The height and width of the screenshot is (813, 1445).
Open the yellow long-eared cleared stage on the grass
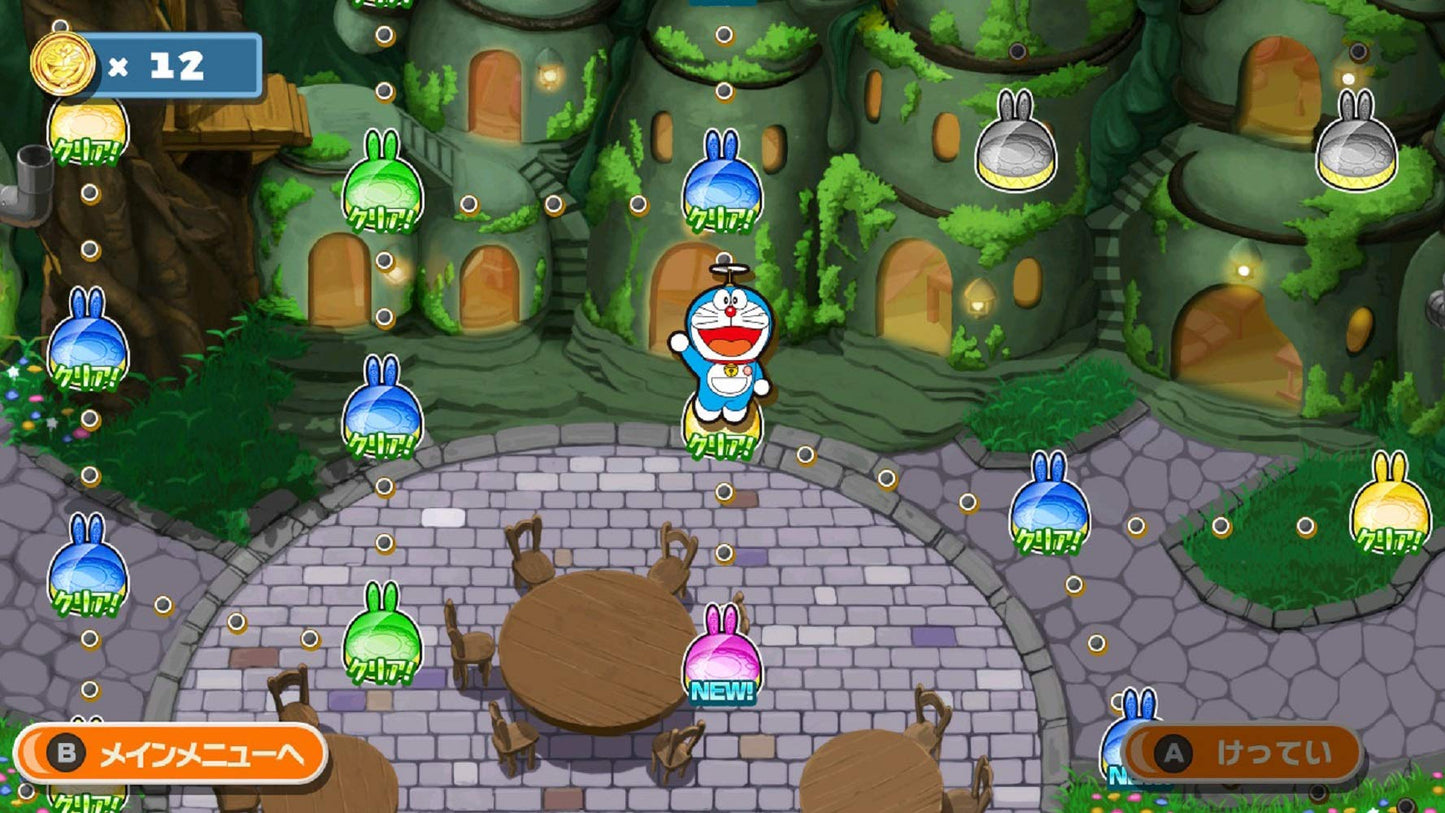pos(1390,504)
